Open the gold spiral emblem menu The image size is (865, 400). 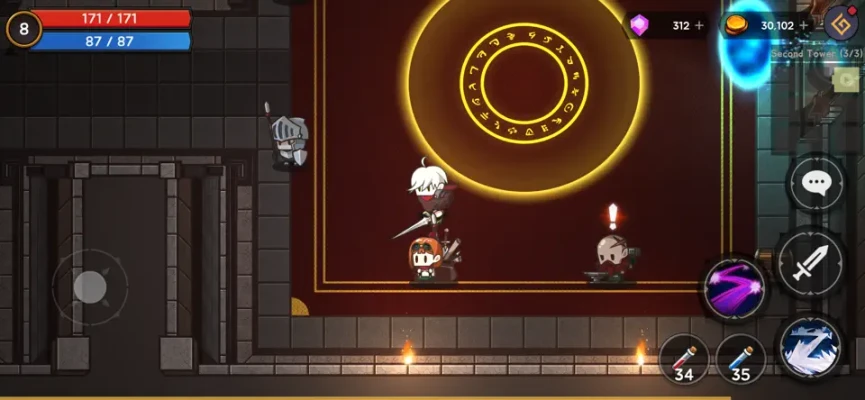[841, 23]
